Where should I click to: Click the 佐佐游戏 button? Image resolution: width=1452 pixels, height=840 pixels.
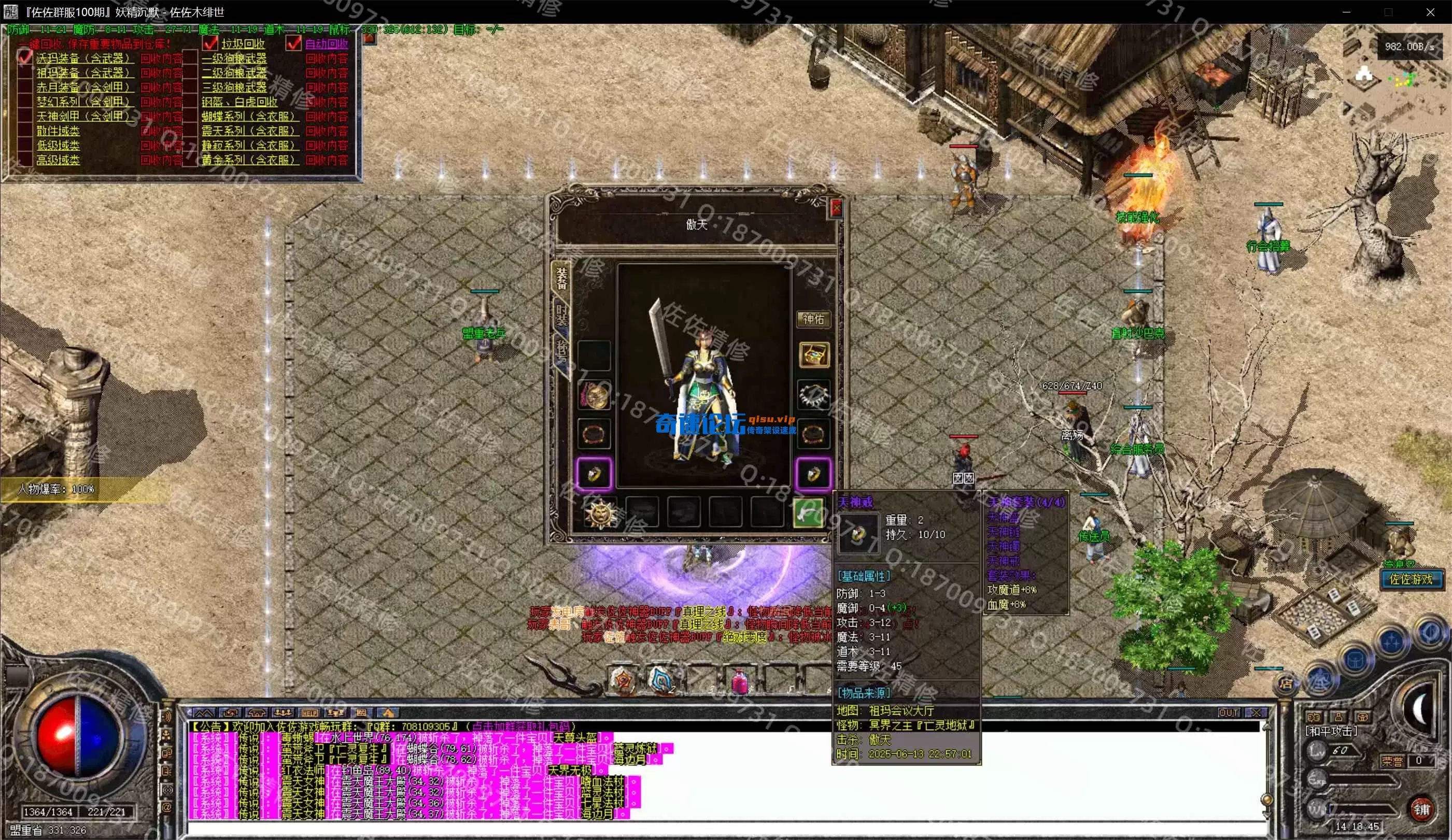[x=1411, y=579]
